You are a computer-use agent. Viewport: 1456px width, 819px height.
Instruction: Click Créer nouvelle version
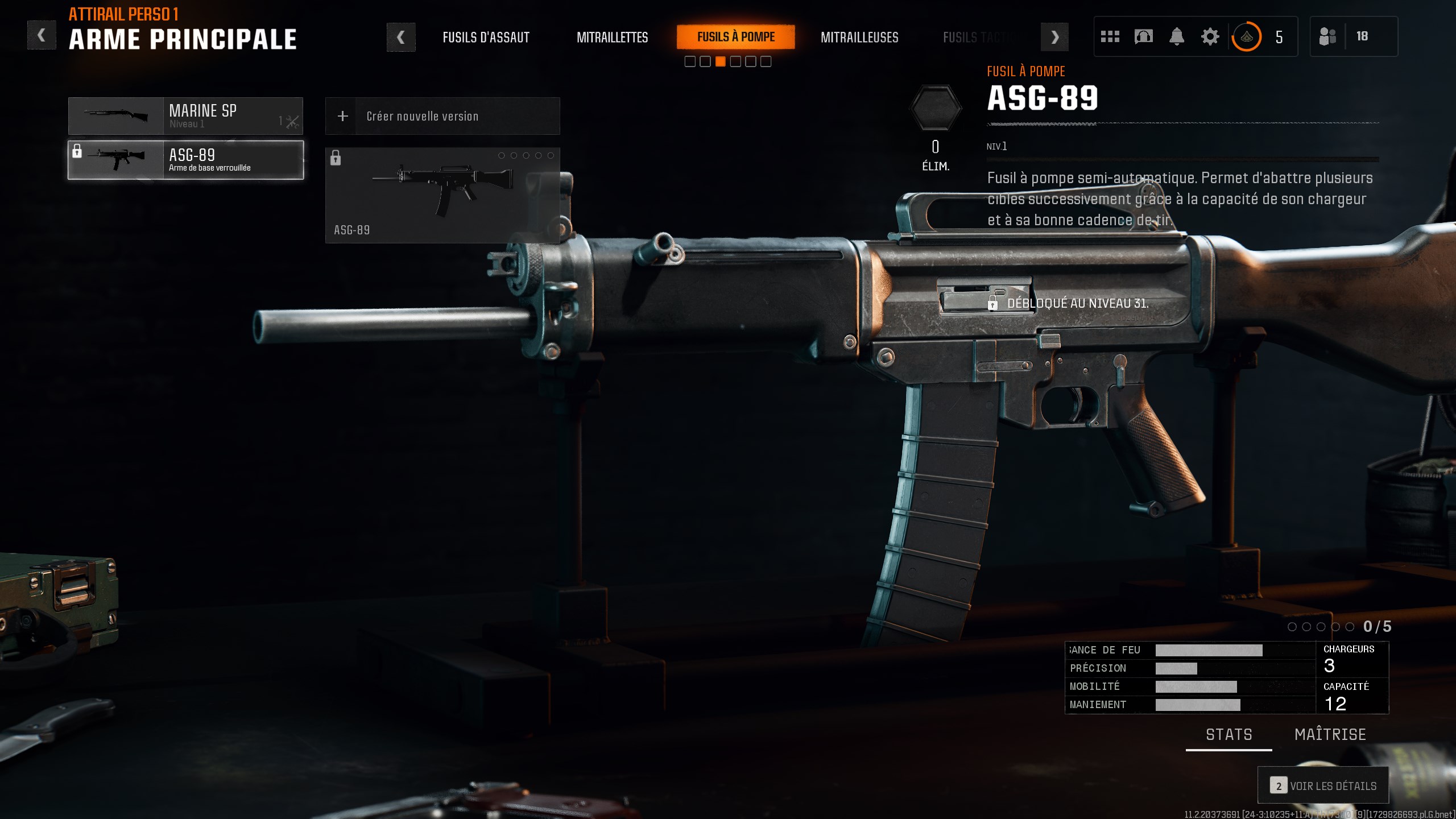coord(423,116)
